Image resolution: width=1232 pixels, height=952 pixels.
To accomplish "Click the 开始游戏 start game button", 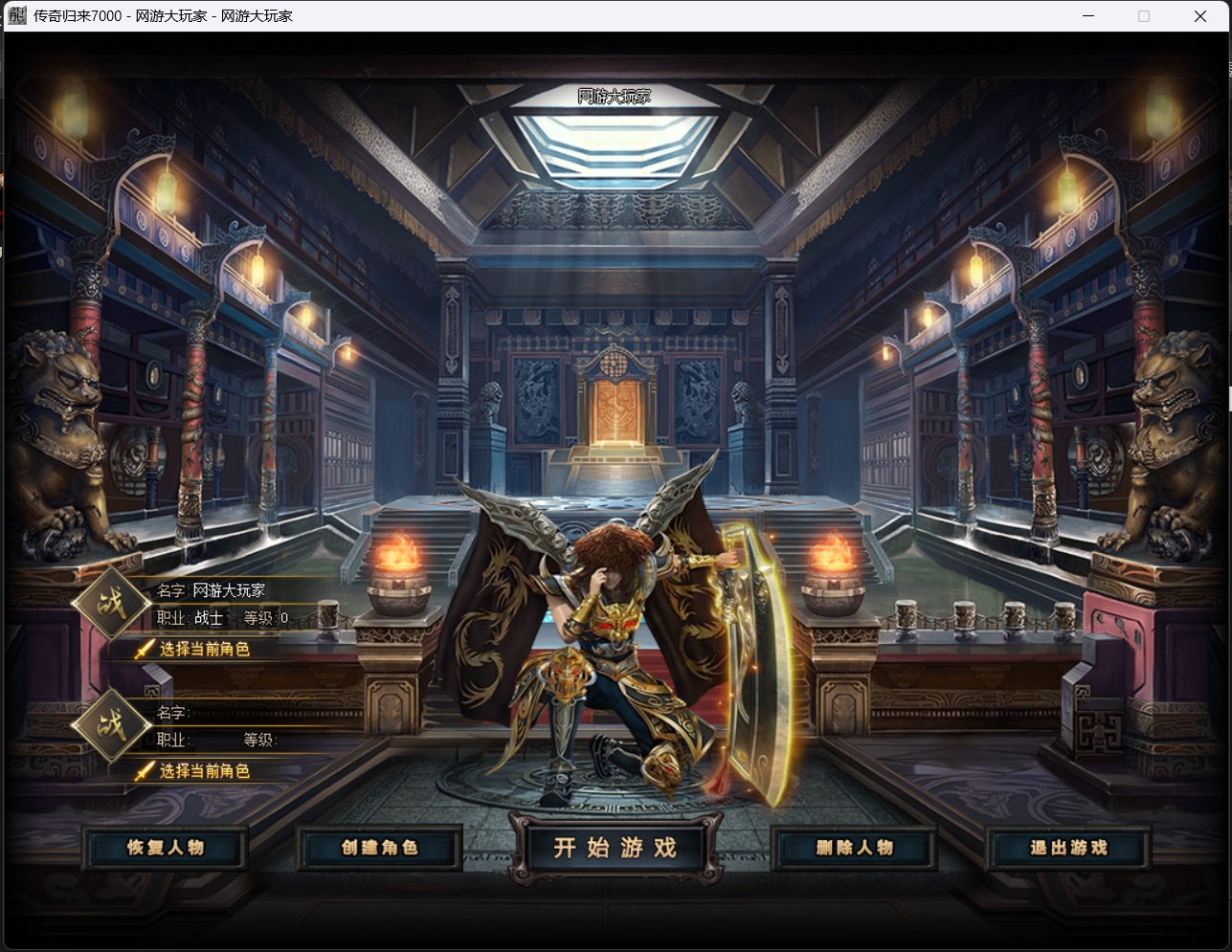I will 615,848.
